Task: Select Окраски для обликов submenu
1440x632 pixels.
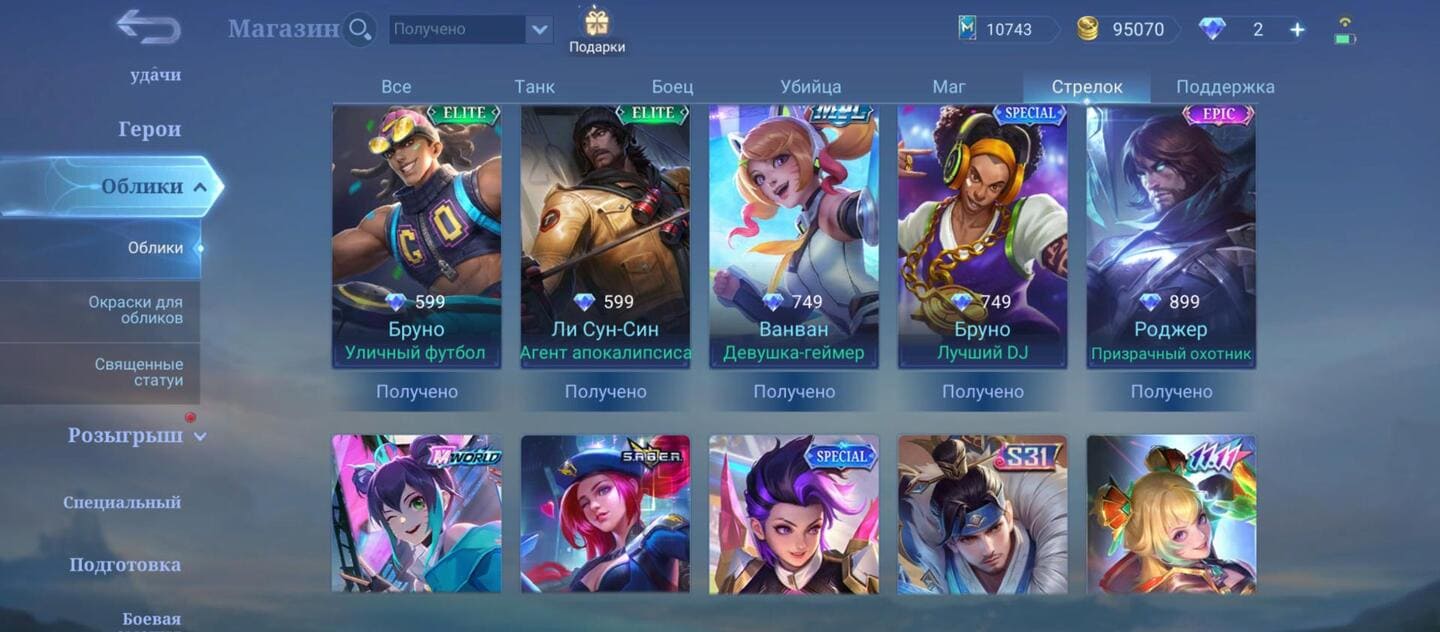Action: click(135, 310)
